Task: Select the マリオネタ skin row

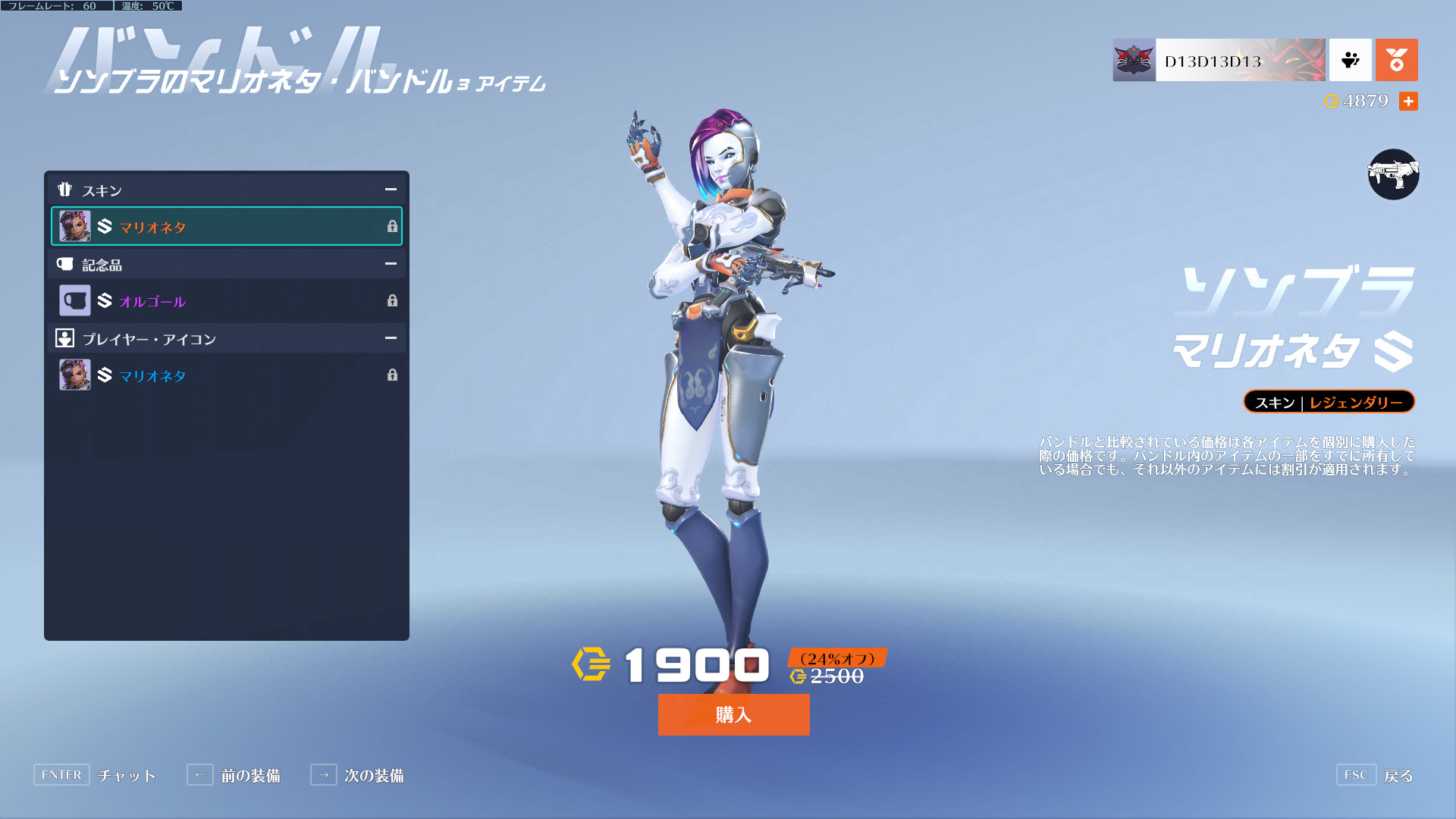Action: [x=226, y=227]
